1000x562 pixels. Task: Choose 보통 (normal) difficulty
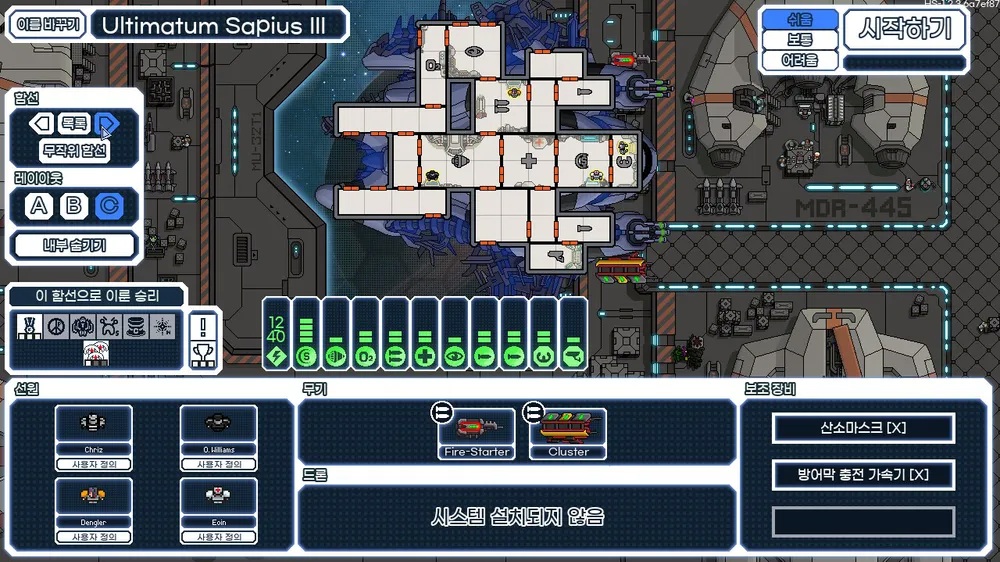pos(799,40)
